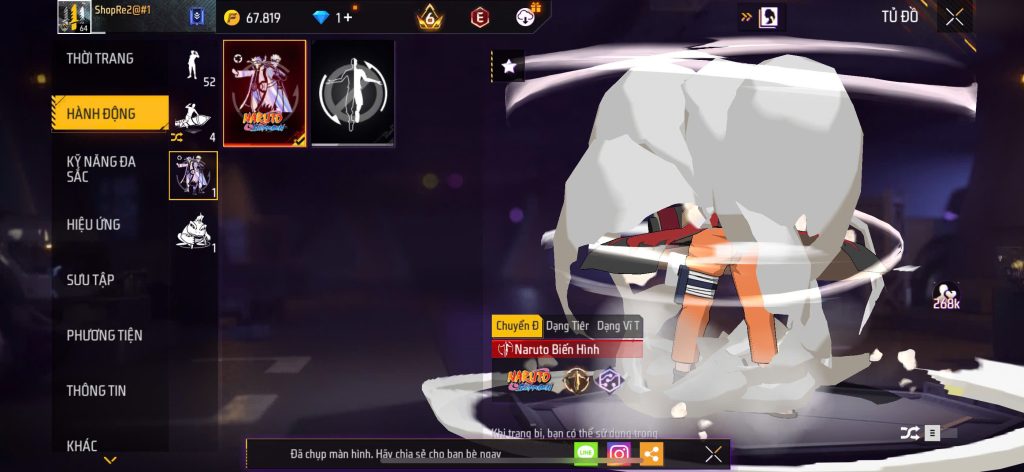Click the orange generic share button

pos(651,454)
